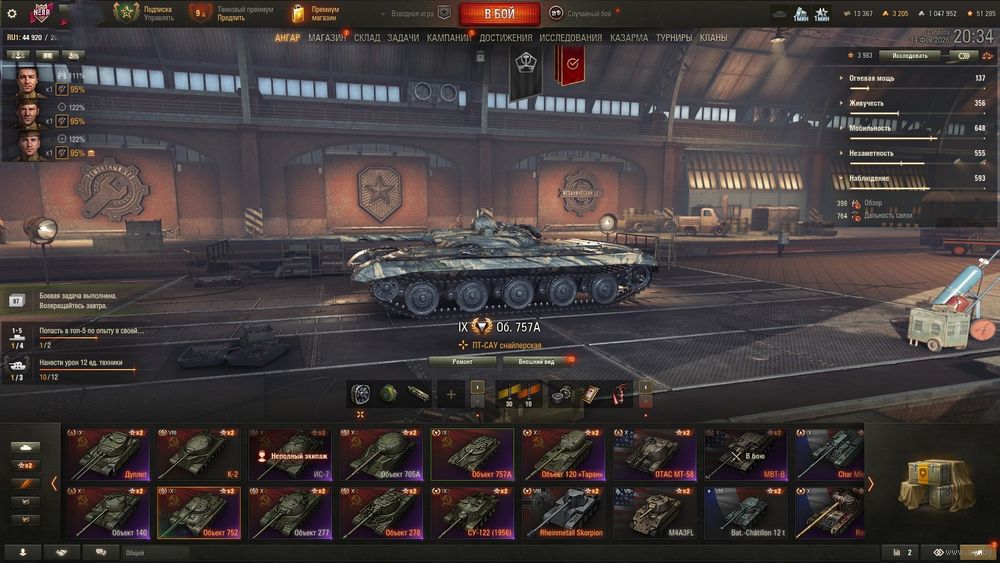Open the ИССЛЕДОВАНИЯ tab
This screenshot has height=563, width=1000.
point(571,38)
